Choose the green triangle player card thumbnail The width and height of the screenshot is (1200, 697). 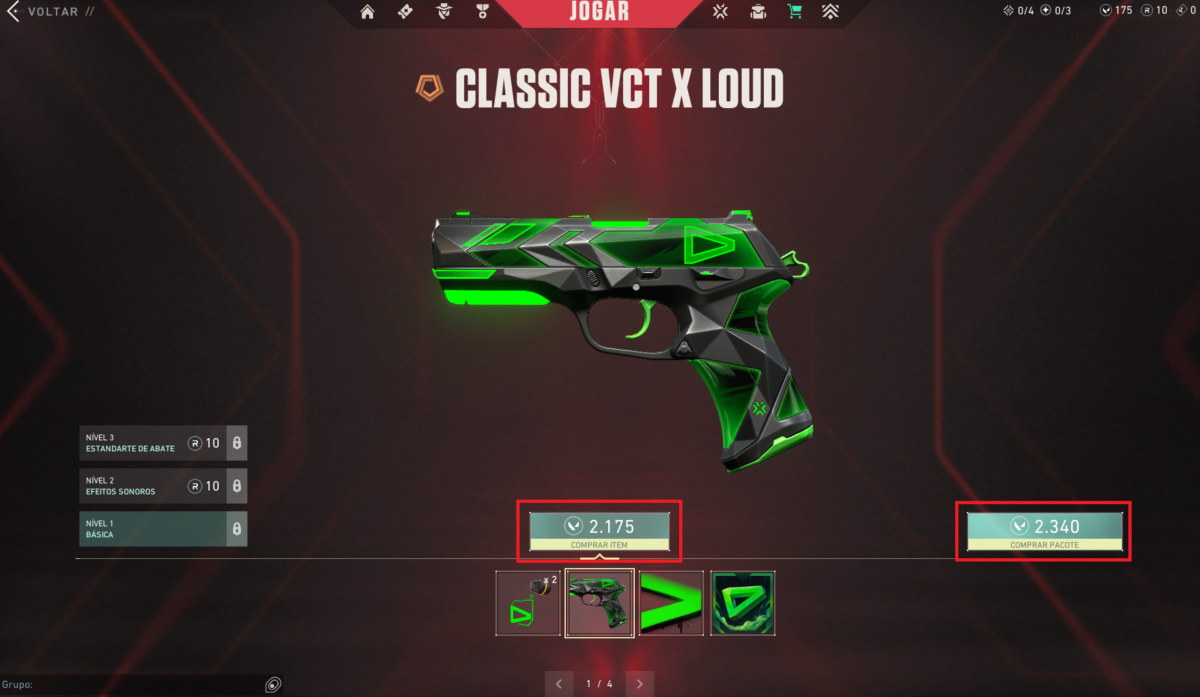tap(743, 603)
